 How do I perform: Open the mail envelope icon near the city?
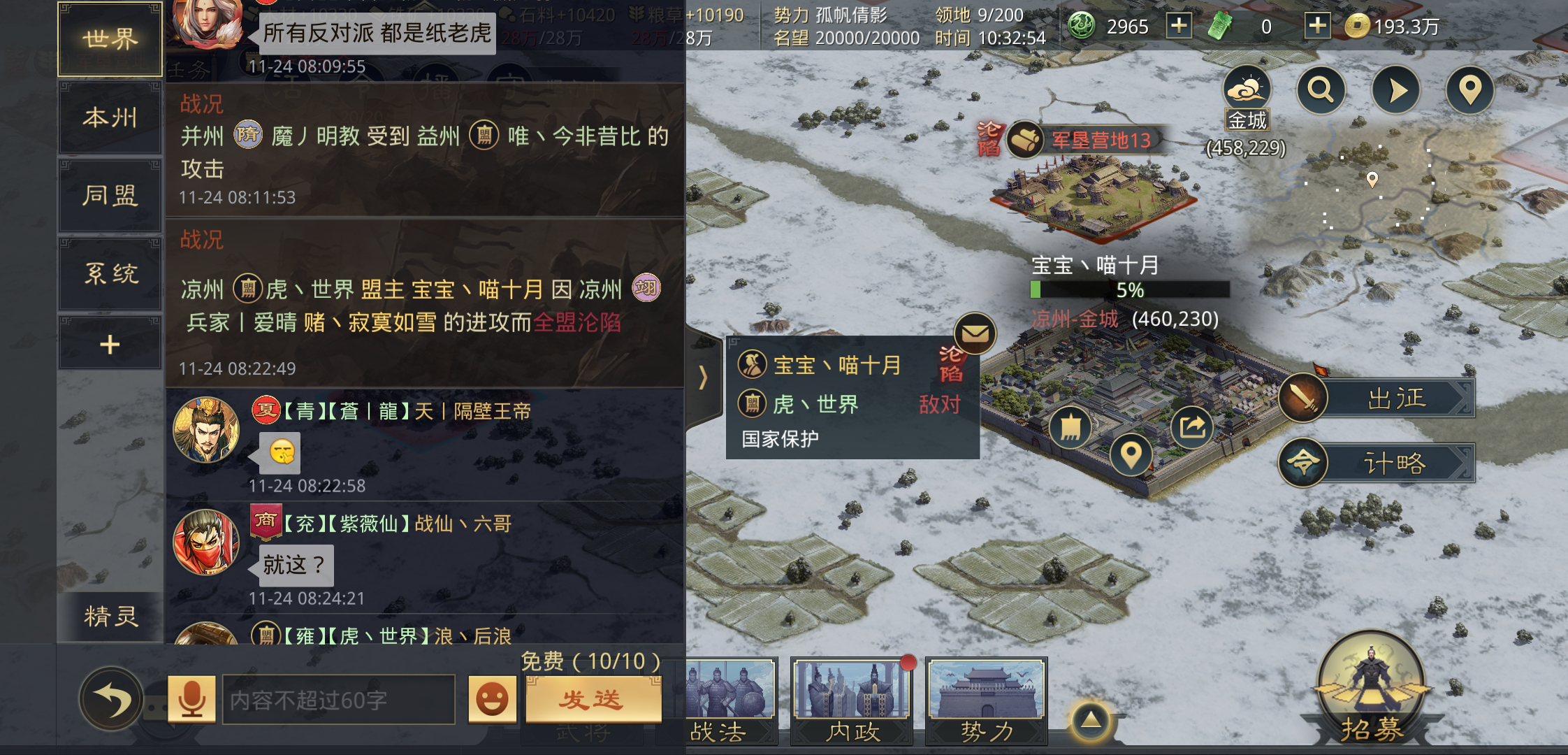click(974, 333)
